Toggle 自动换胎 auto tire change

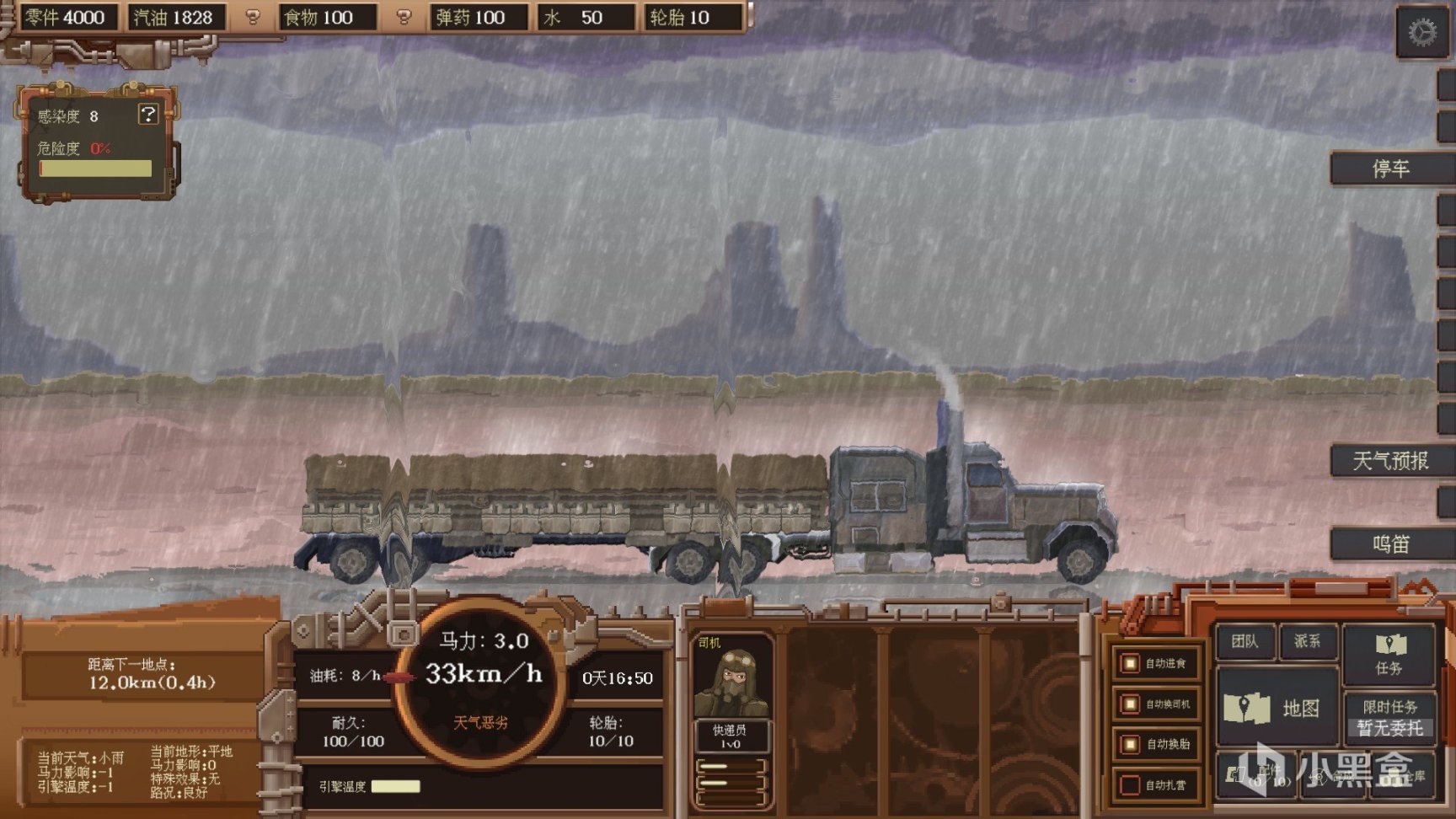tap(1130, 744)
